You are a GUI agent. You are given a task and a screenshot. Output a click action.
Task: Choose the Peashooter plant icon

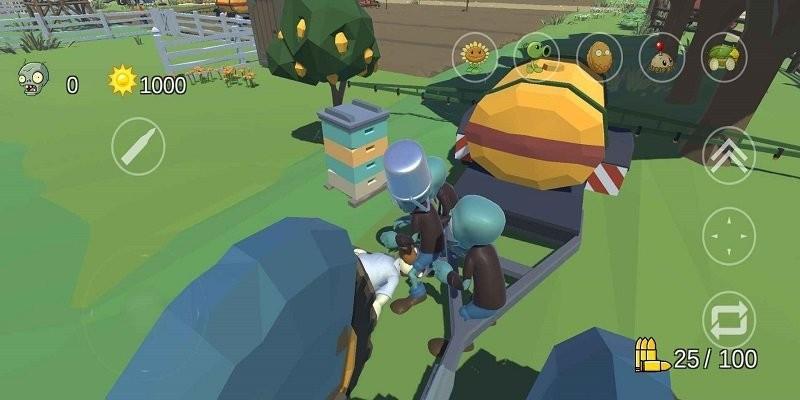(x=537, y=56)
